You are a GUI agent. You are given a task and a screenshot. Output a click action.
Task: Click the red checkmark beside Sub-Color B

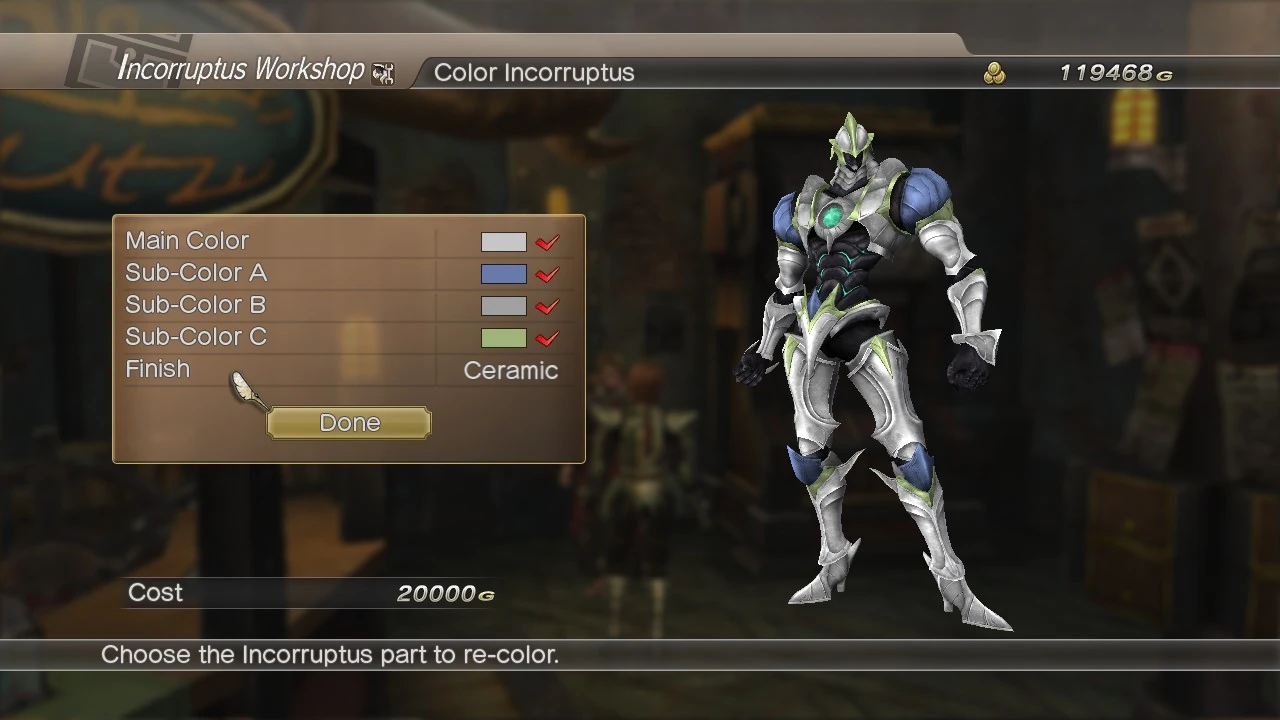(546, 305)
